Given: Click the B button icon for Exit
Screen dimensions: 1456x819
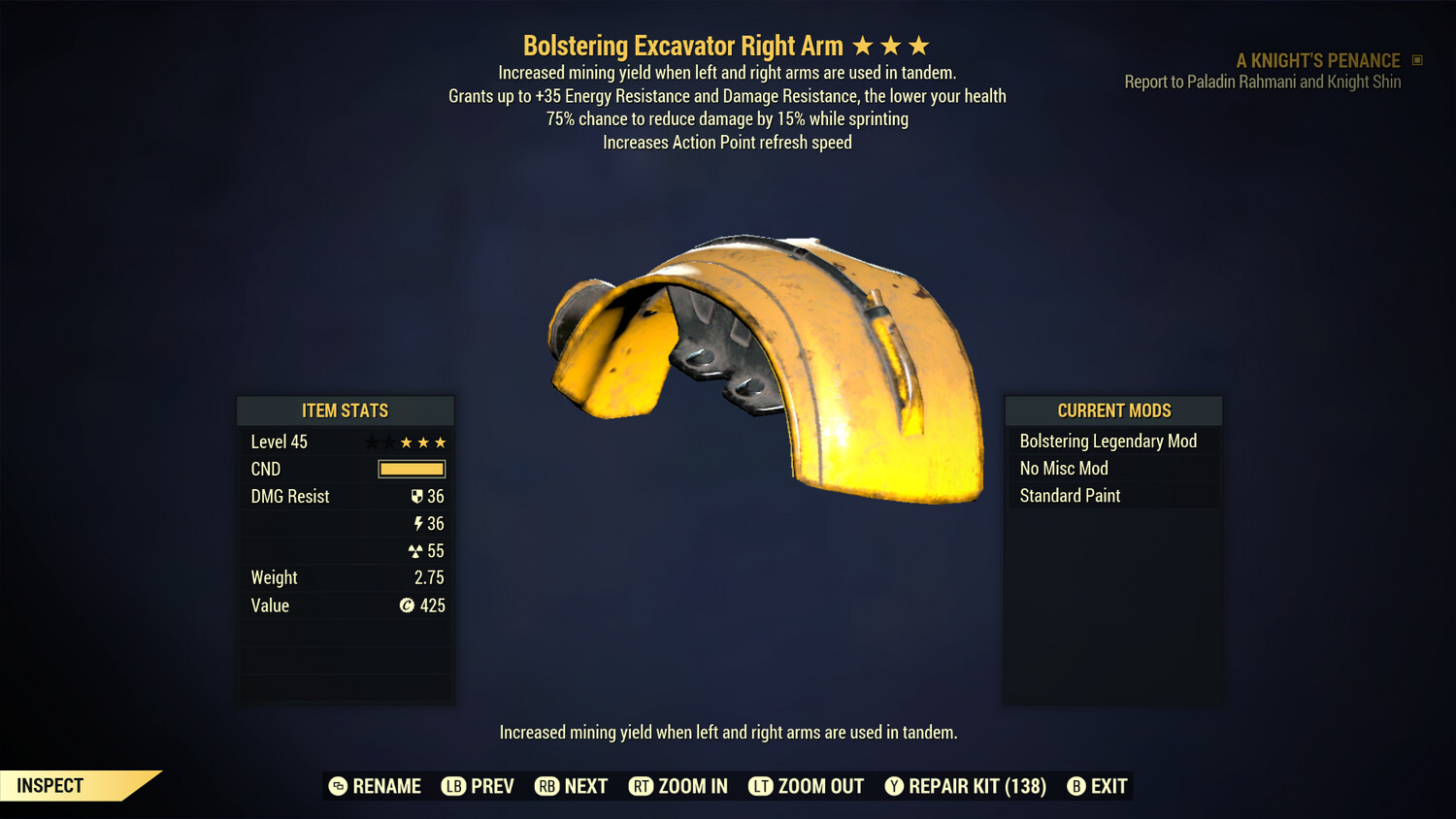Looking at the screenshot, I should [1075, 786].
